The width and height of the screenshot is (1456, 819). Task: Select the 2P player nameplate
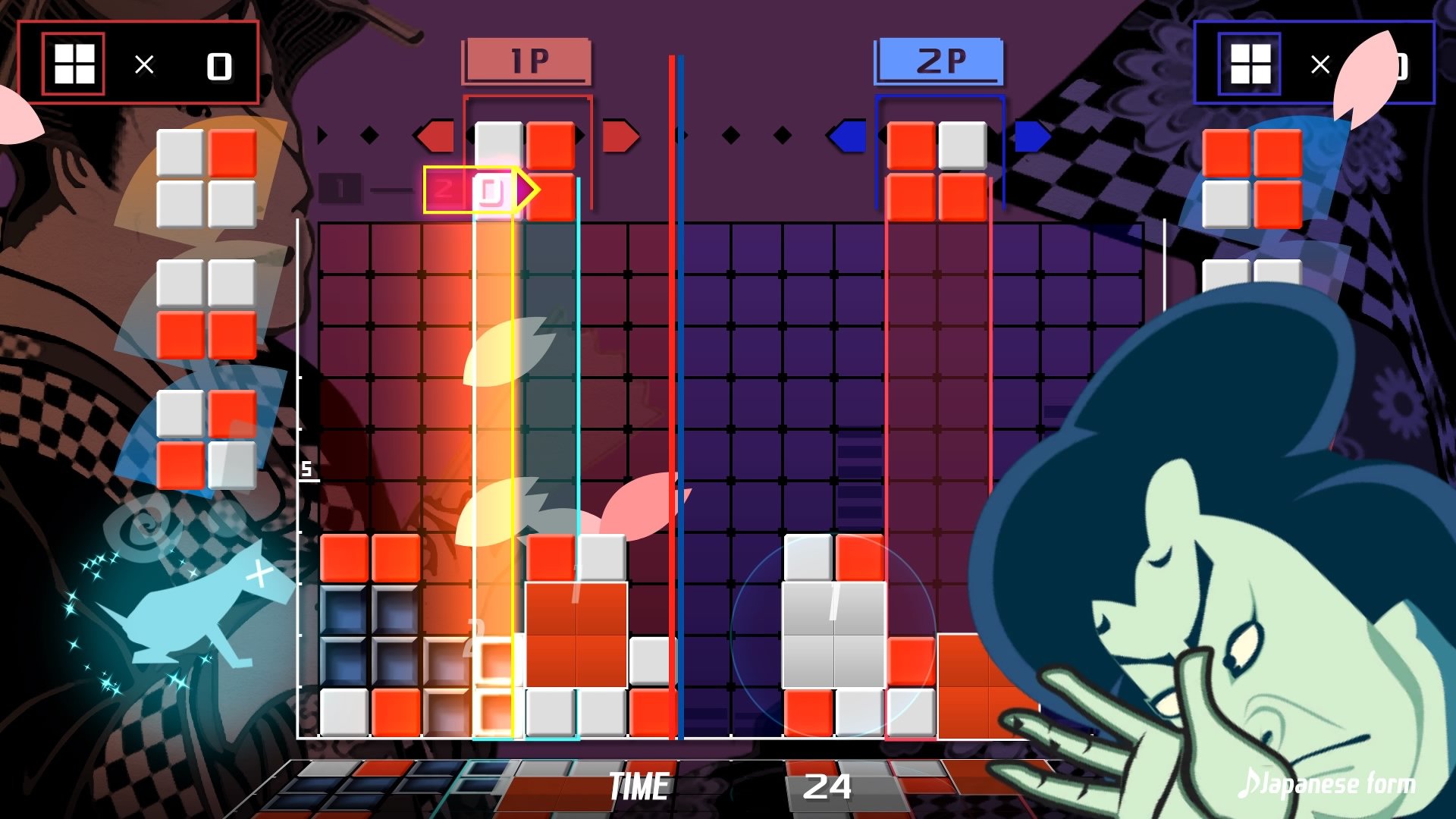pos(940,60)
